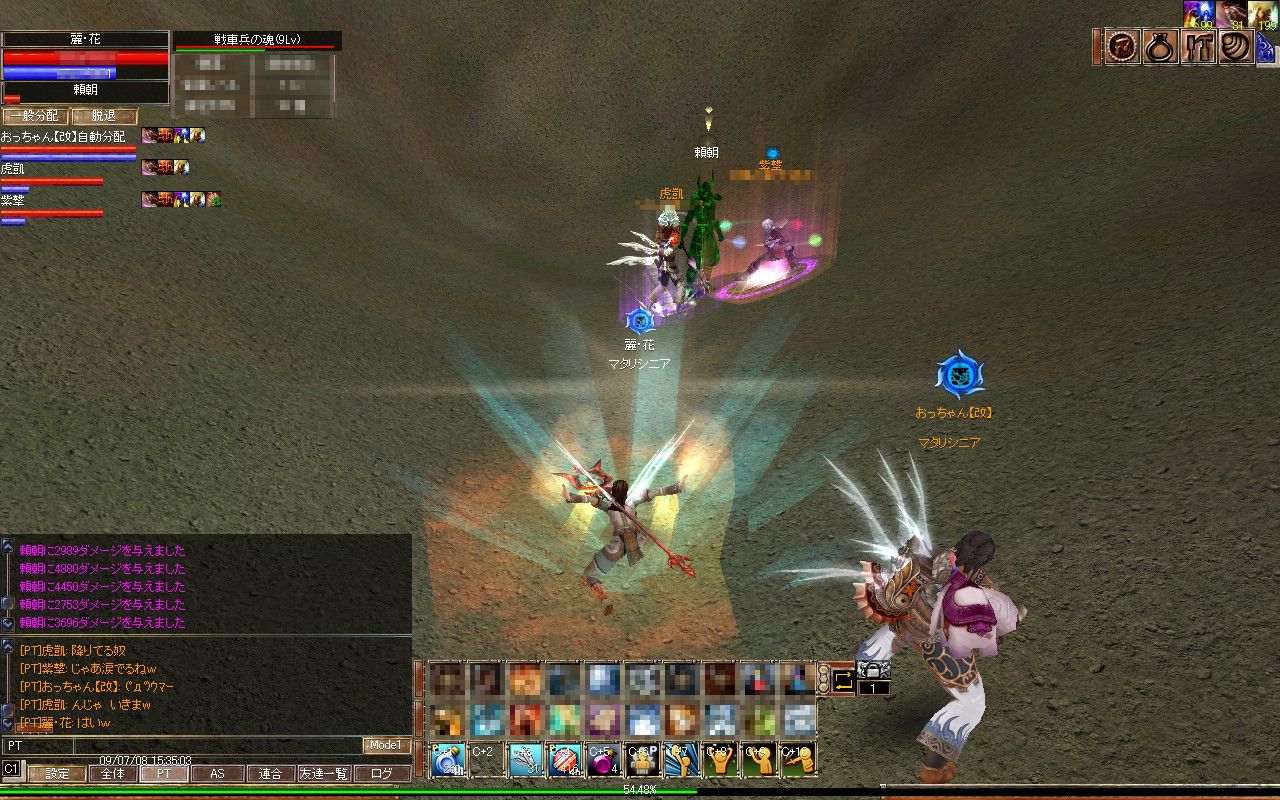Open the inventory pouch icon

pyautogui.click(x=1161, y=47)
